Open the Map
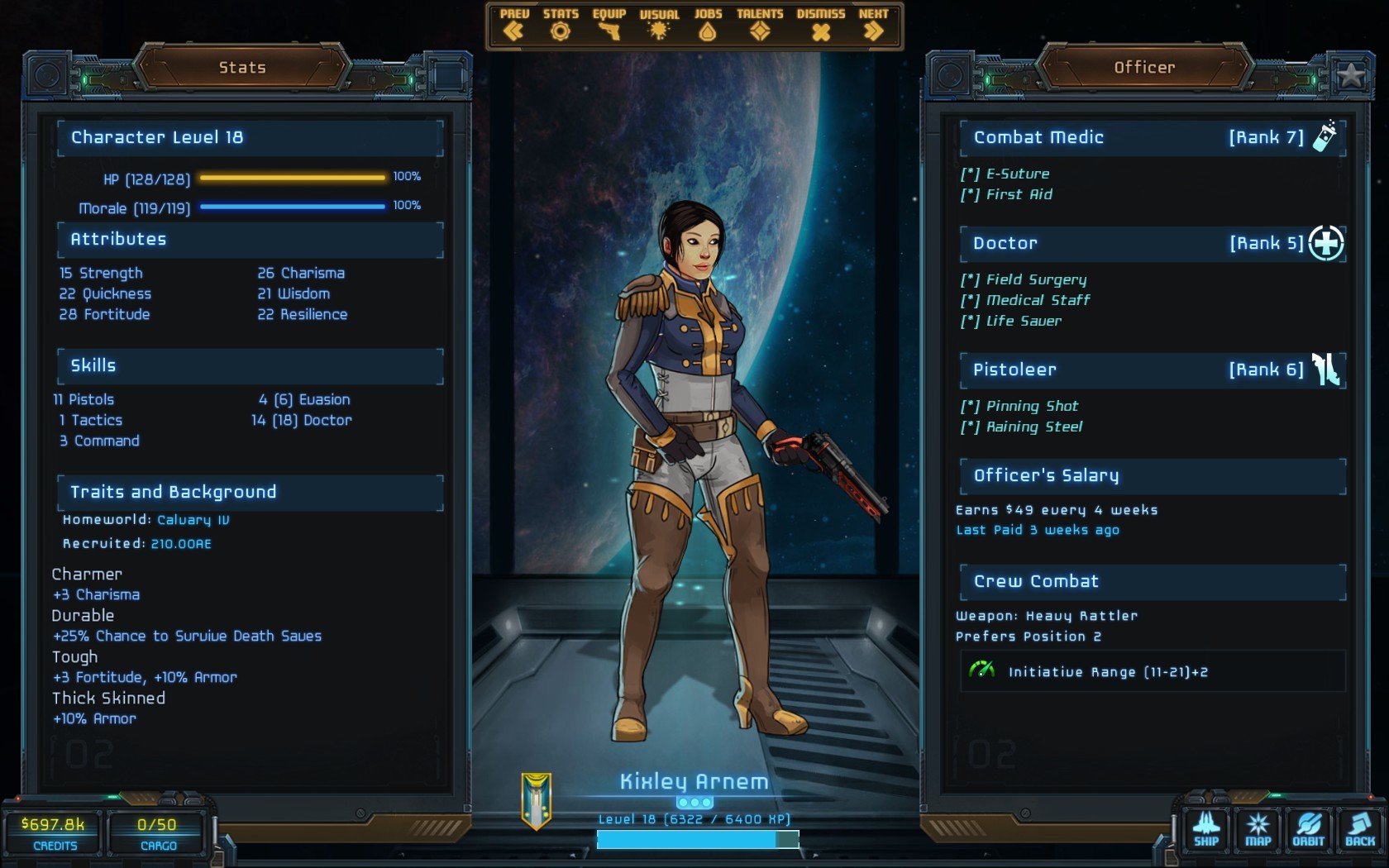 click(x=1258, y=830)
